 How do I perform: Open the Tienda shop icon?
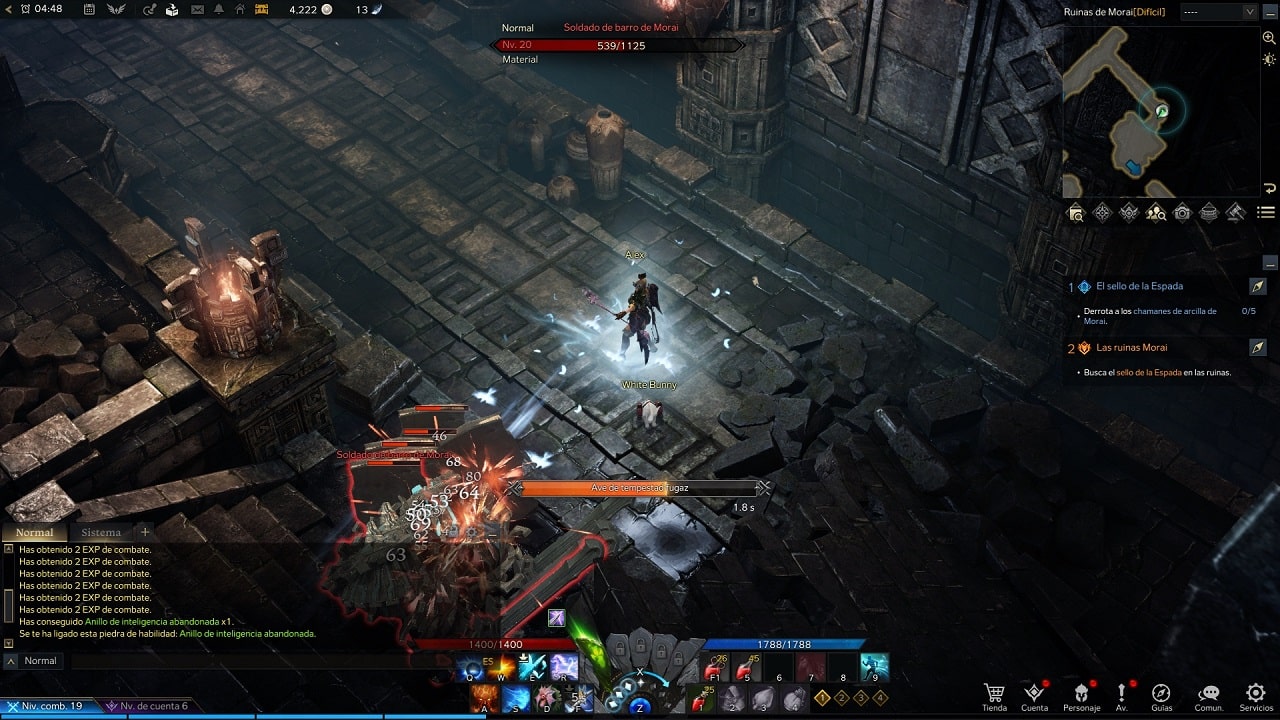(994, 691)
